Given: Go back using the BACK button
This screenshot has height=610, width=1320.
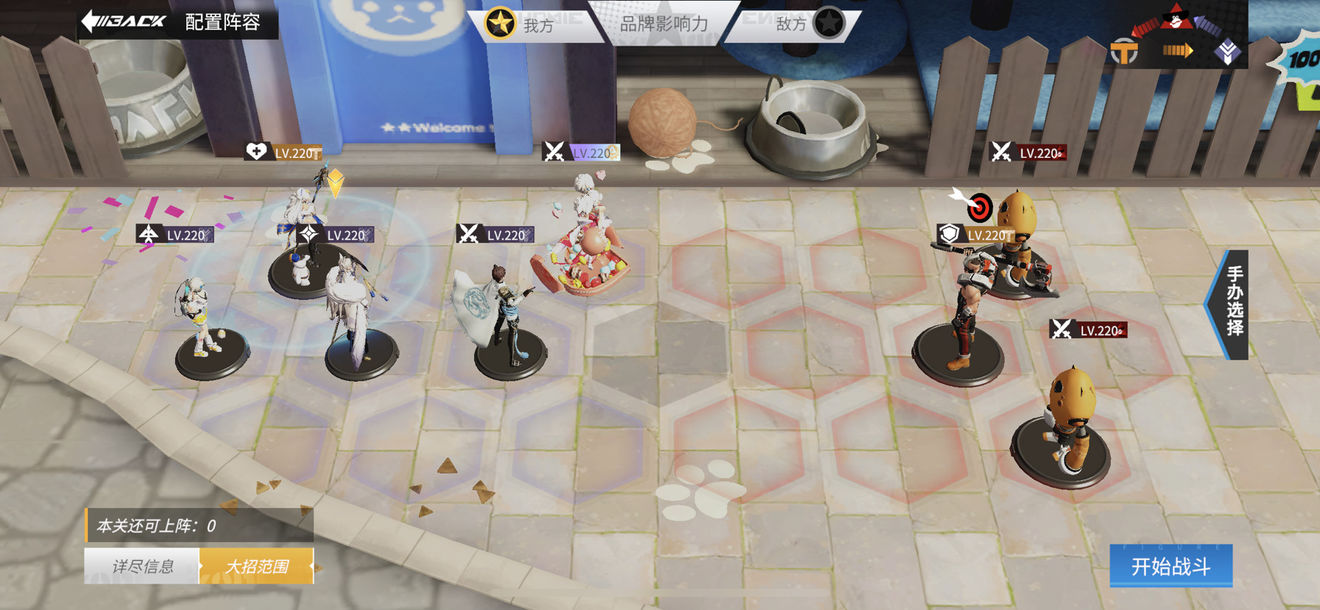Looking at the screenshot, I should coord(122,22).
